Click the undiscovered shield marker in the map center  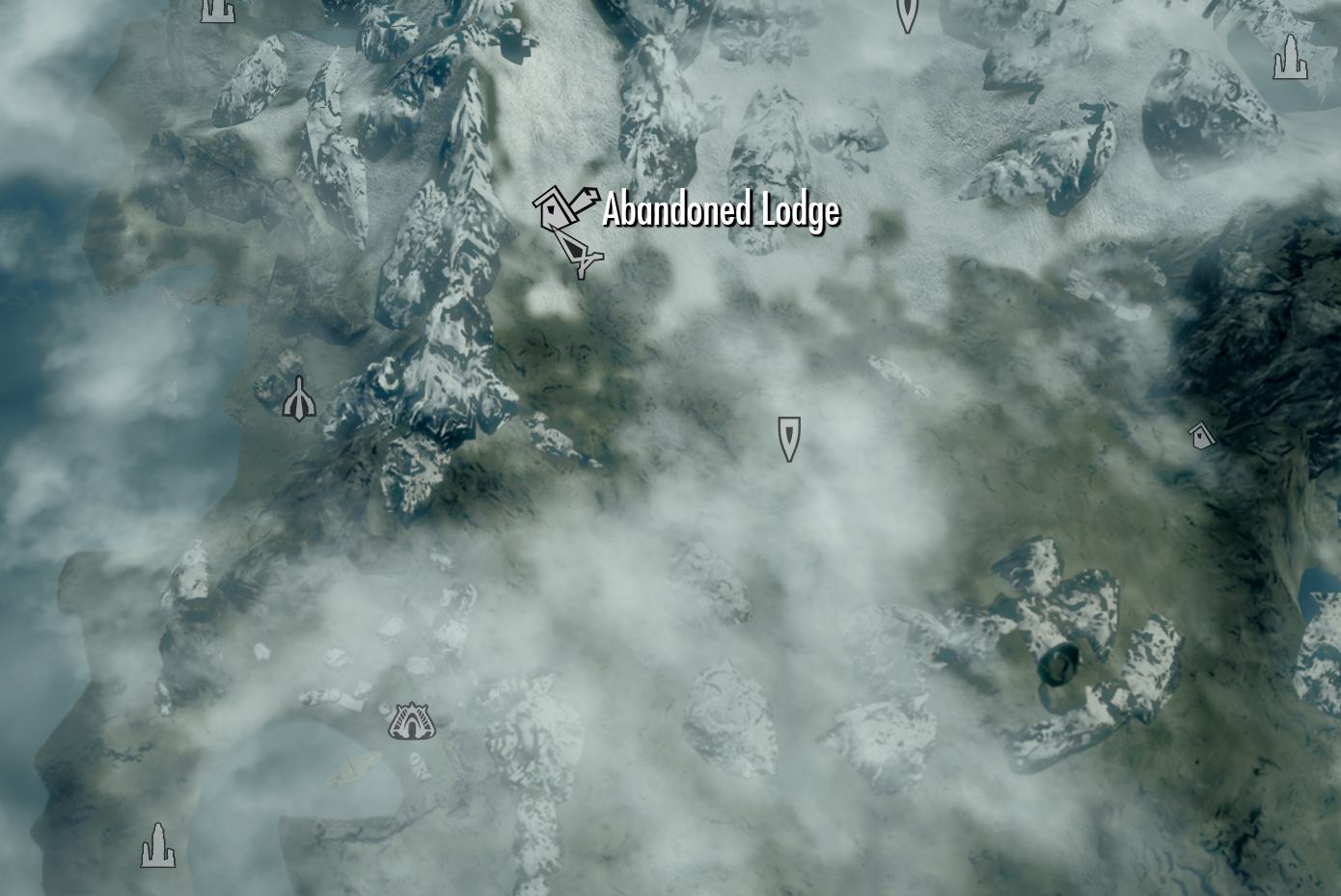(788, 437)
